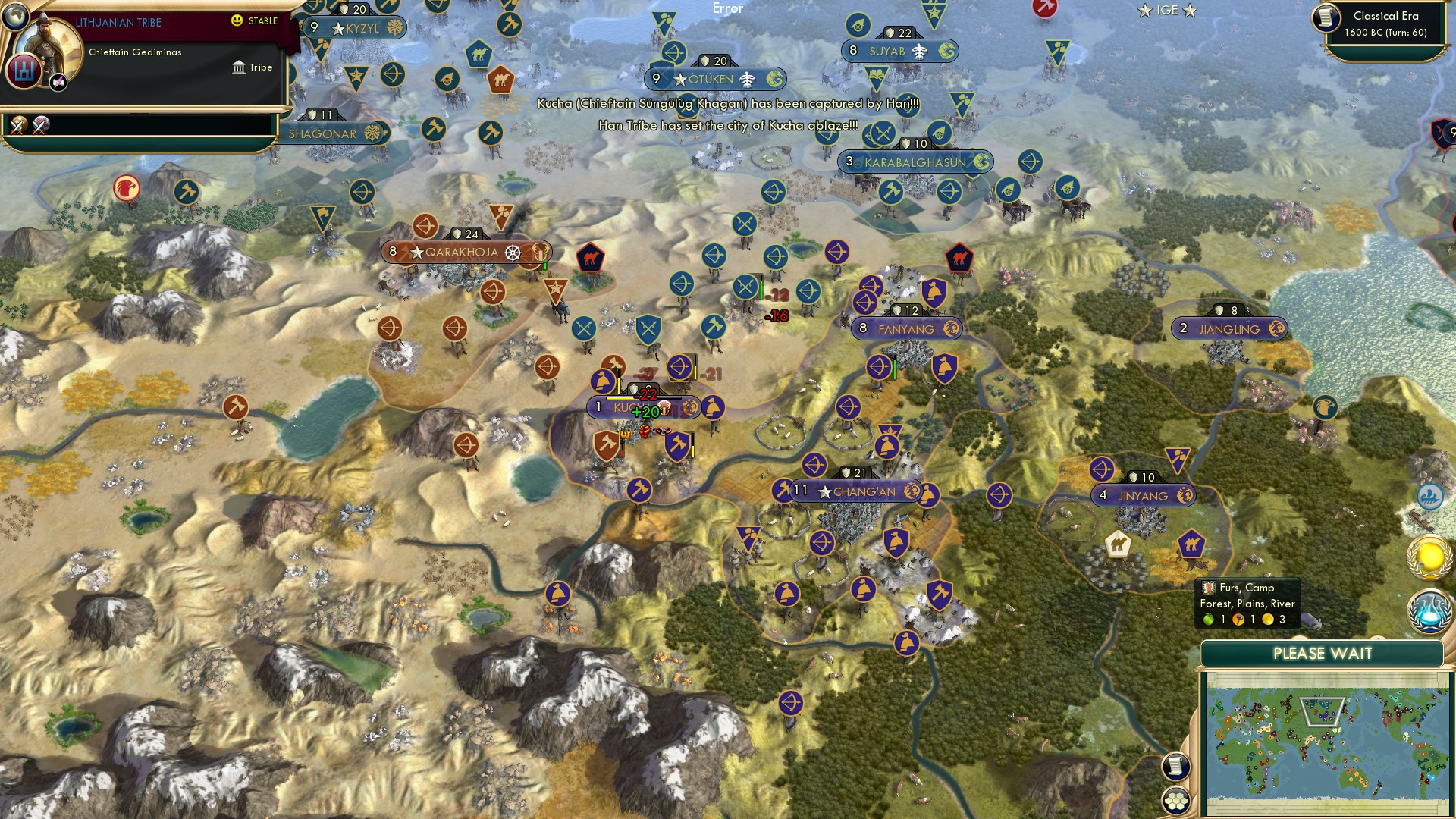Expand the Qarakhoja city banner
Image resolution: width=1456 pixels, height=819 pixels.
click(x=463, y=250)
